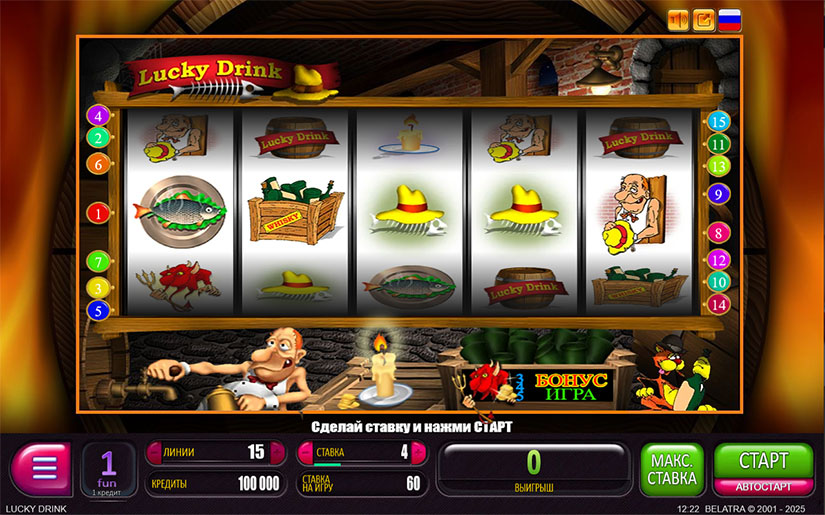The image size is (825, 515).
Task: Lower the bet amount (СТАВКА)
Action: [x=305, y=453]
